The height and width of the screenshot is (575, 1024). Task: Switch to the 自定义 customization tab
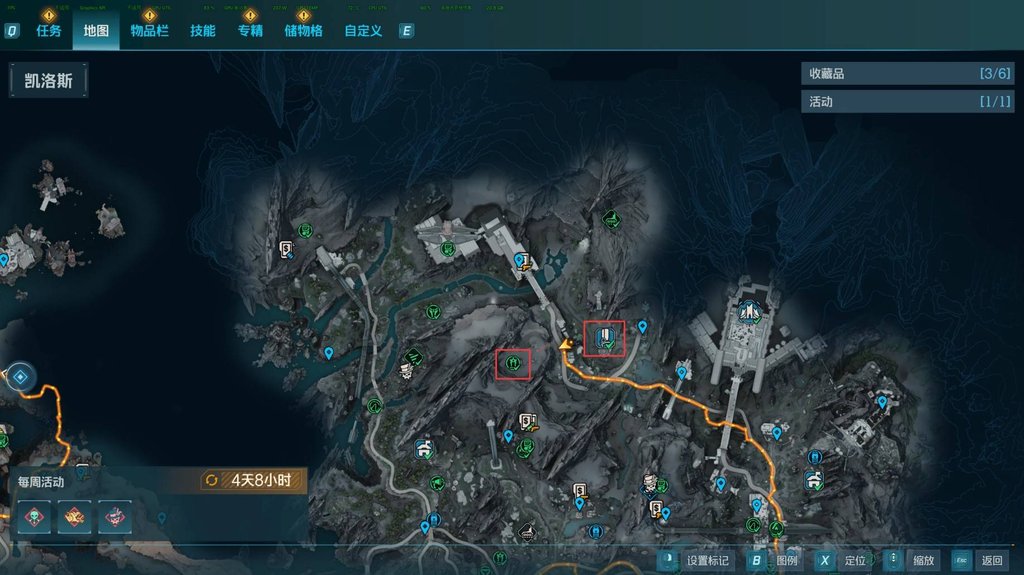[x=363, y=31]
